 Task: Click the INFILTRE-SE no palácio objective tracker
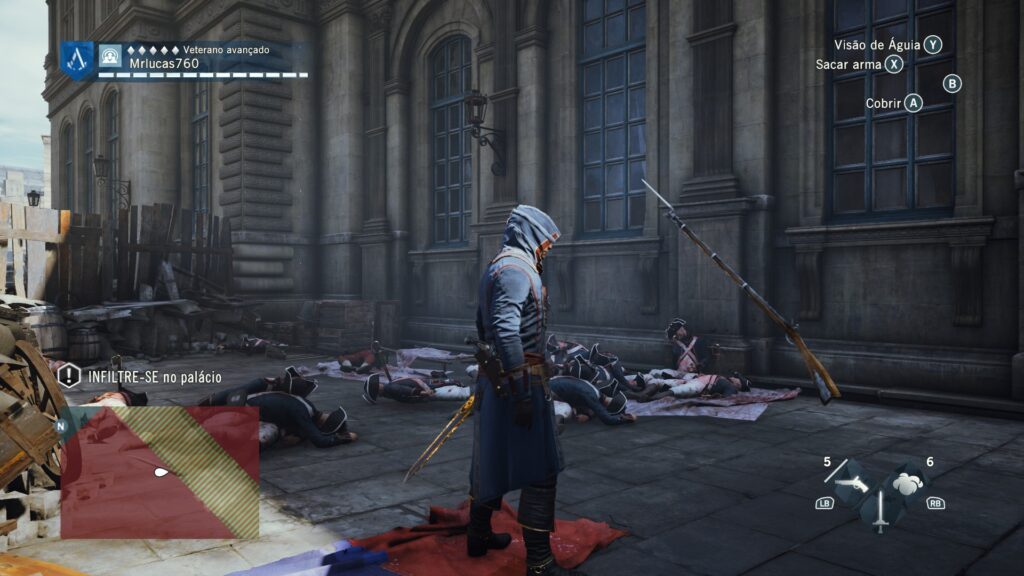pyautogui.click(x=139, y=377)
